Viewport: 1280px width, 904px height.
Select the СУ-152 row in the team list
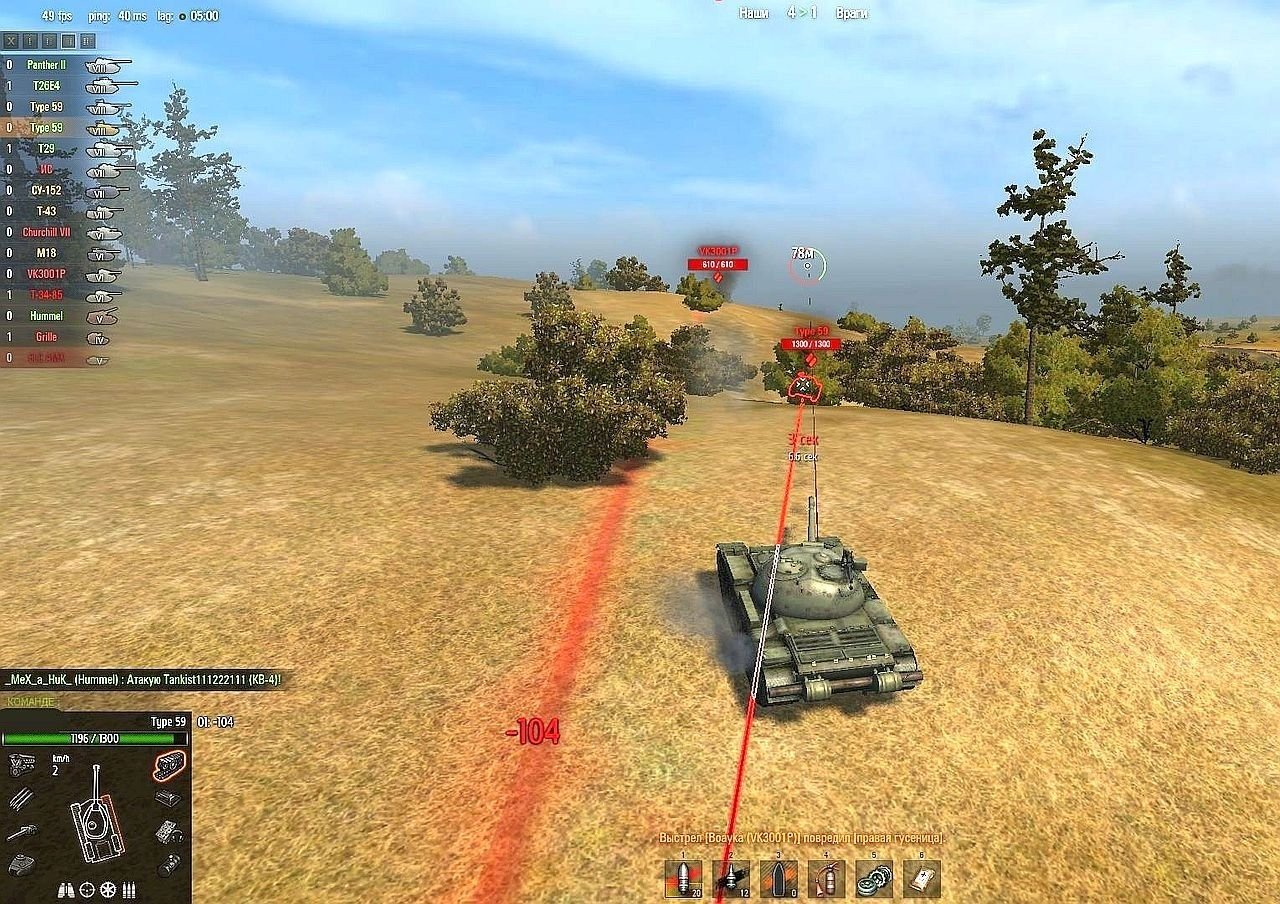46,190
